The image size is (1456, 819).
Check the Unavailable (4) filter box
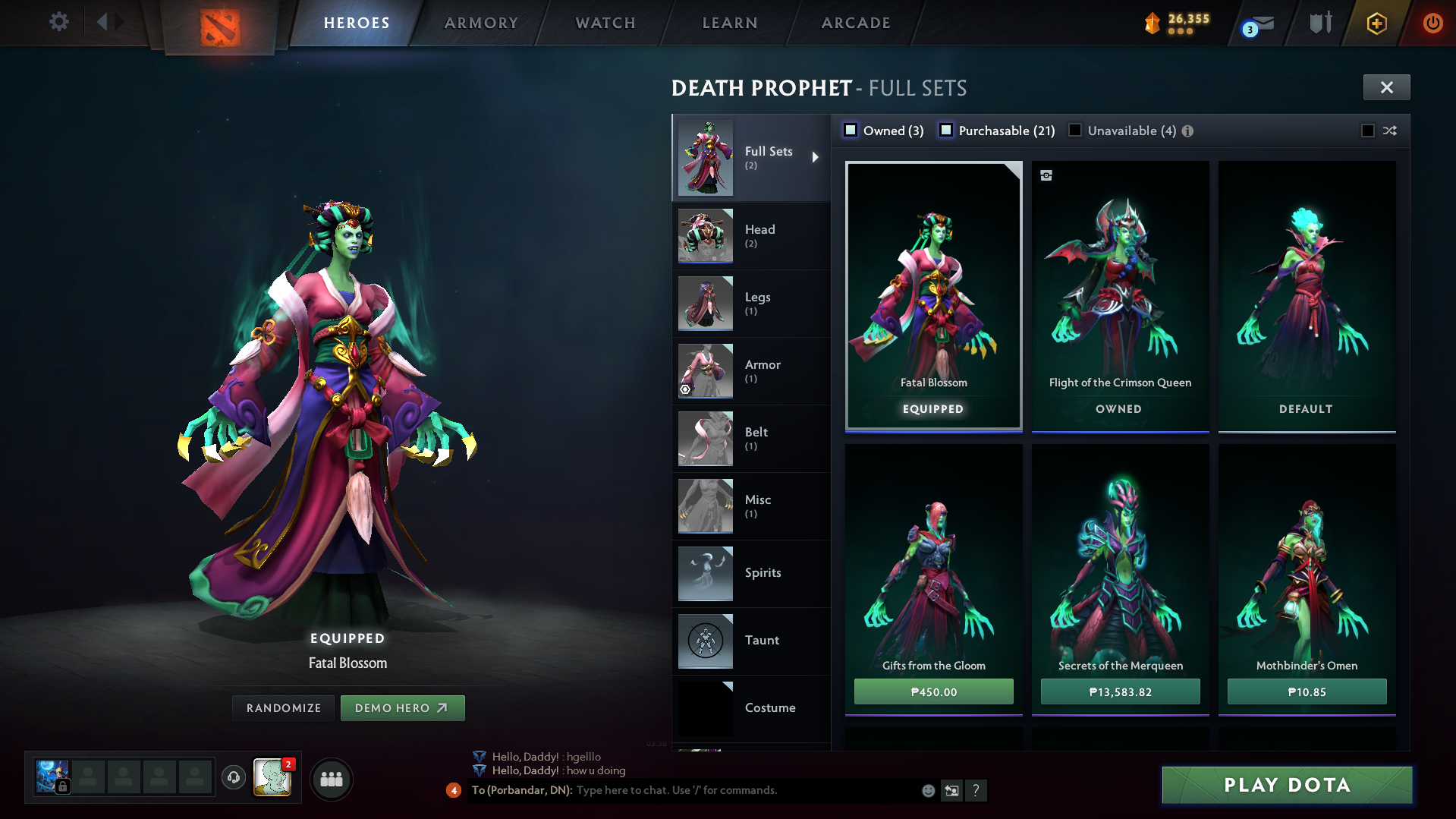[x=1074, y=131]
